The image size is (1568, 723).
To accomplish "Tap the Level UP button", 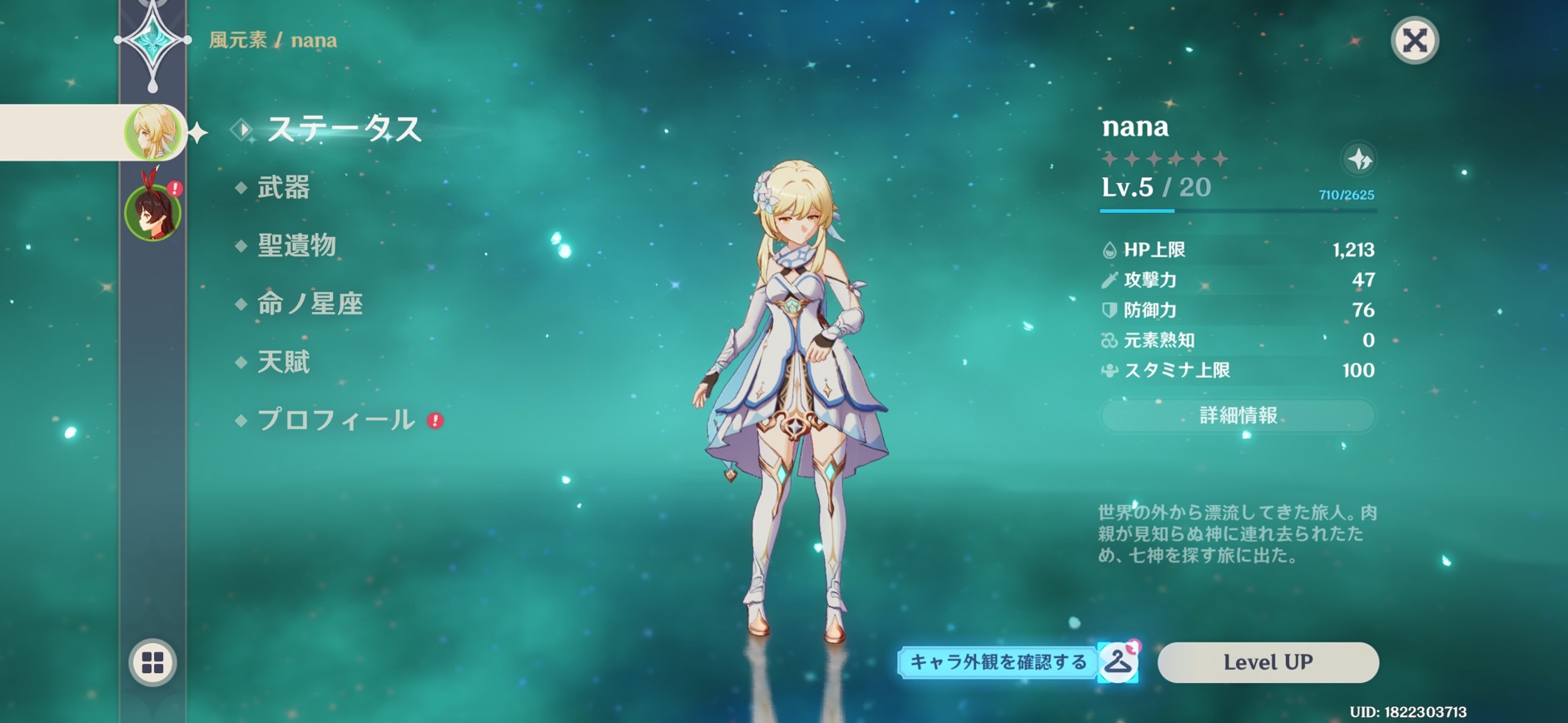I will [1268, 662].
